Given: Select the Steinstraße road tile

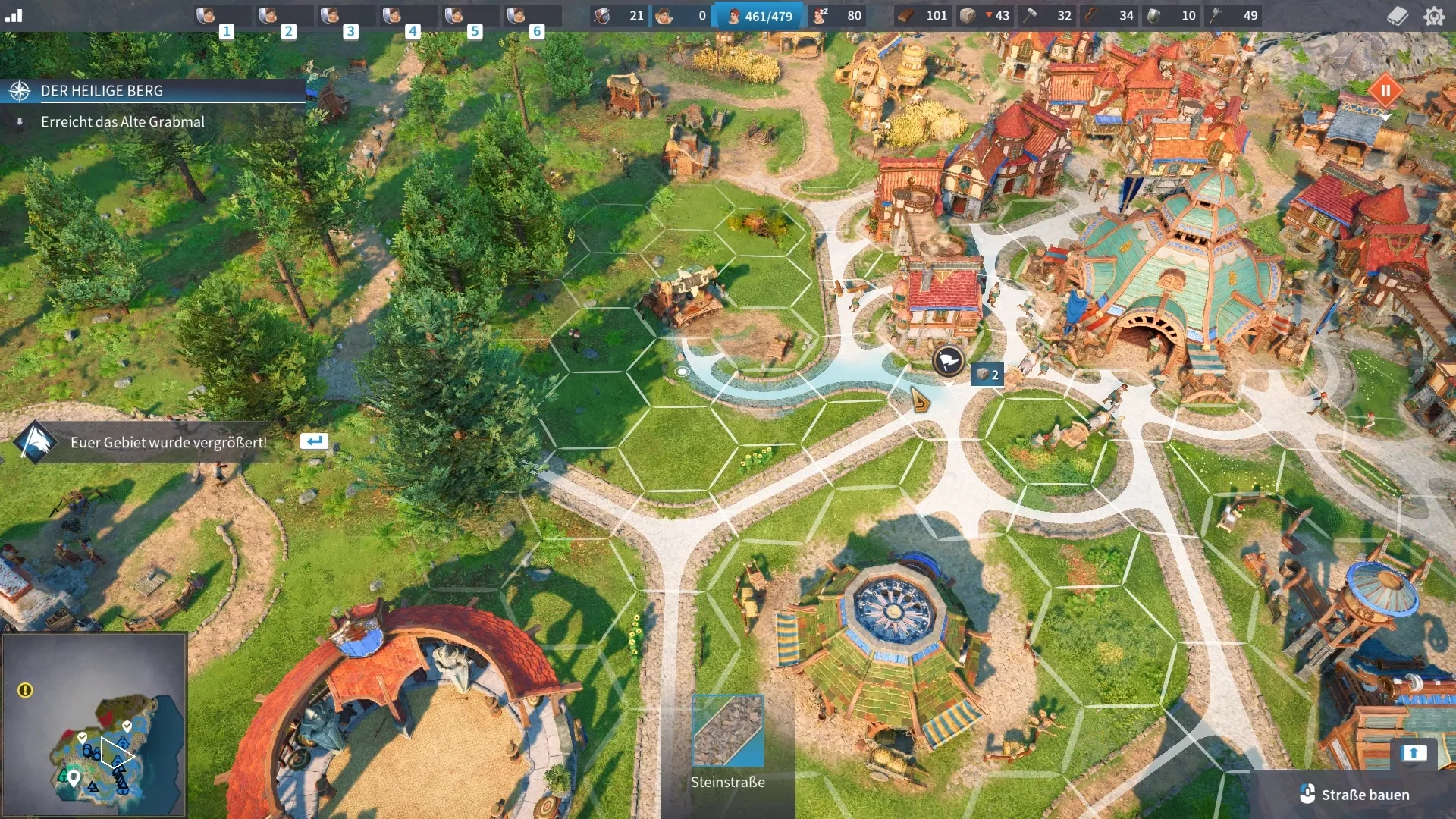Looking at the screenshot, I should click(x=728, y=731).
